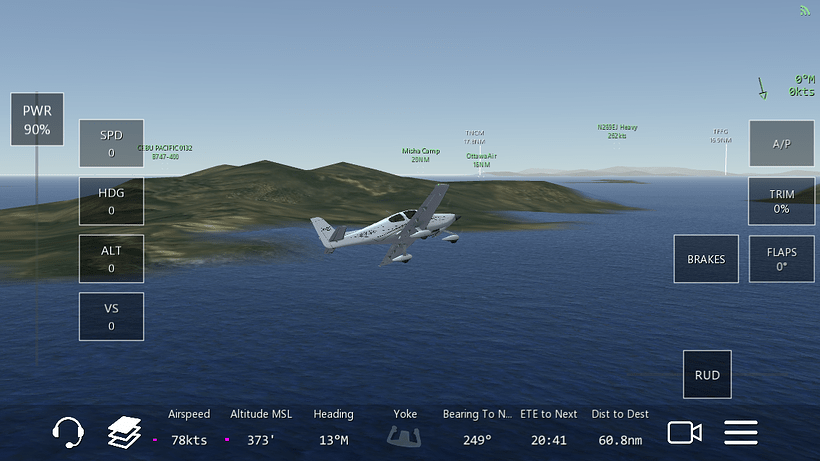Activate the RUD rudder control
Viewport: 820px width, 461px height.
707,375
